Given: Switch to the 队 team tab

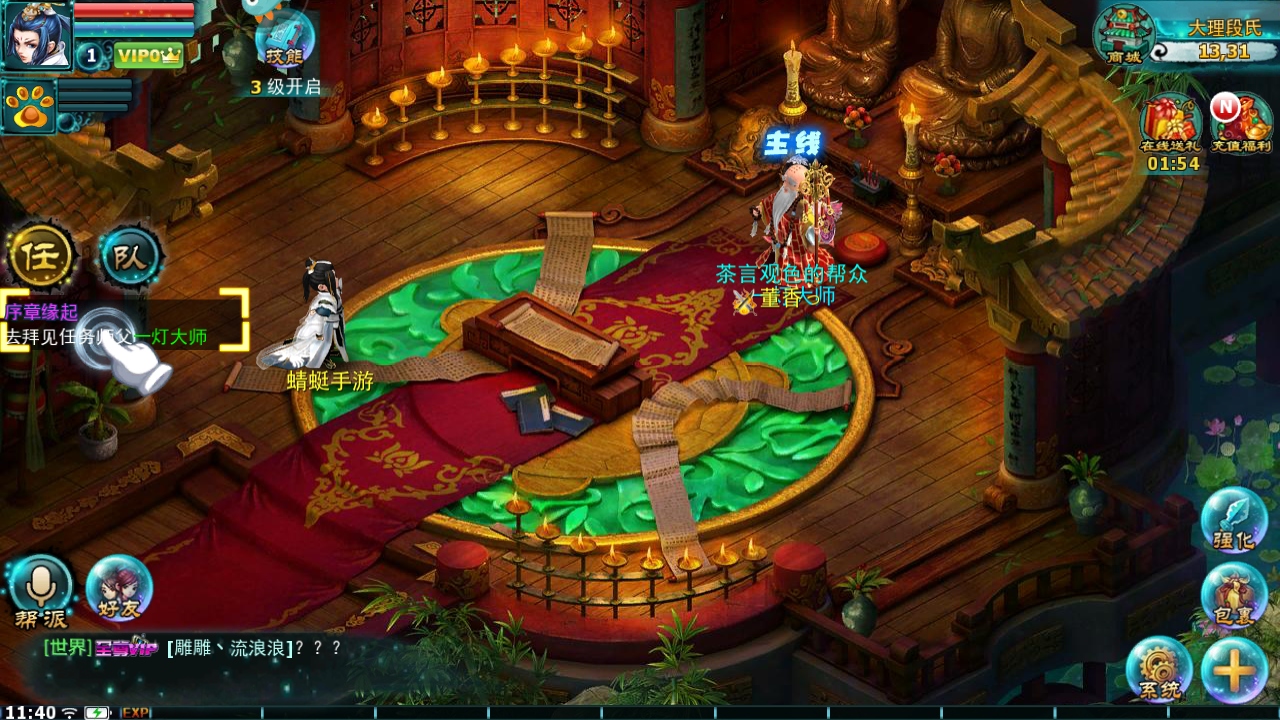Looking at the screenshot, I should [130, 257].
